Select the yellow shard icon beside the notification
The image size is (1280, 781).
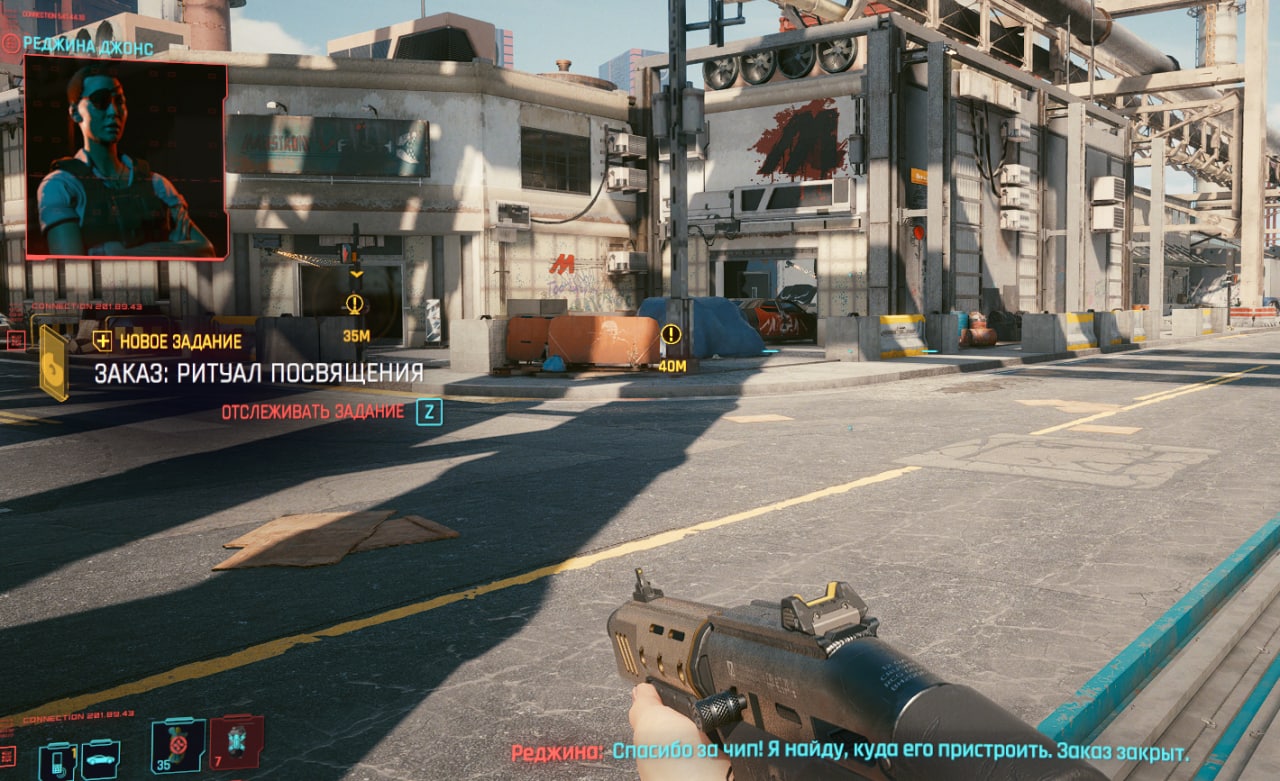pos(54,364)
